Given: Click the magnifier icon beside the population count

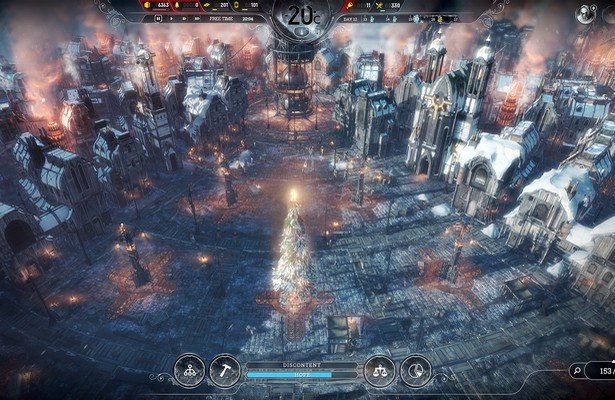Looking at the screenshot, I should point(576,371).
